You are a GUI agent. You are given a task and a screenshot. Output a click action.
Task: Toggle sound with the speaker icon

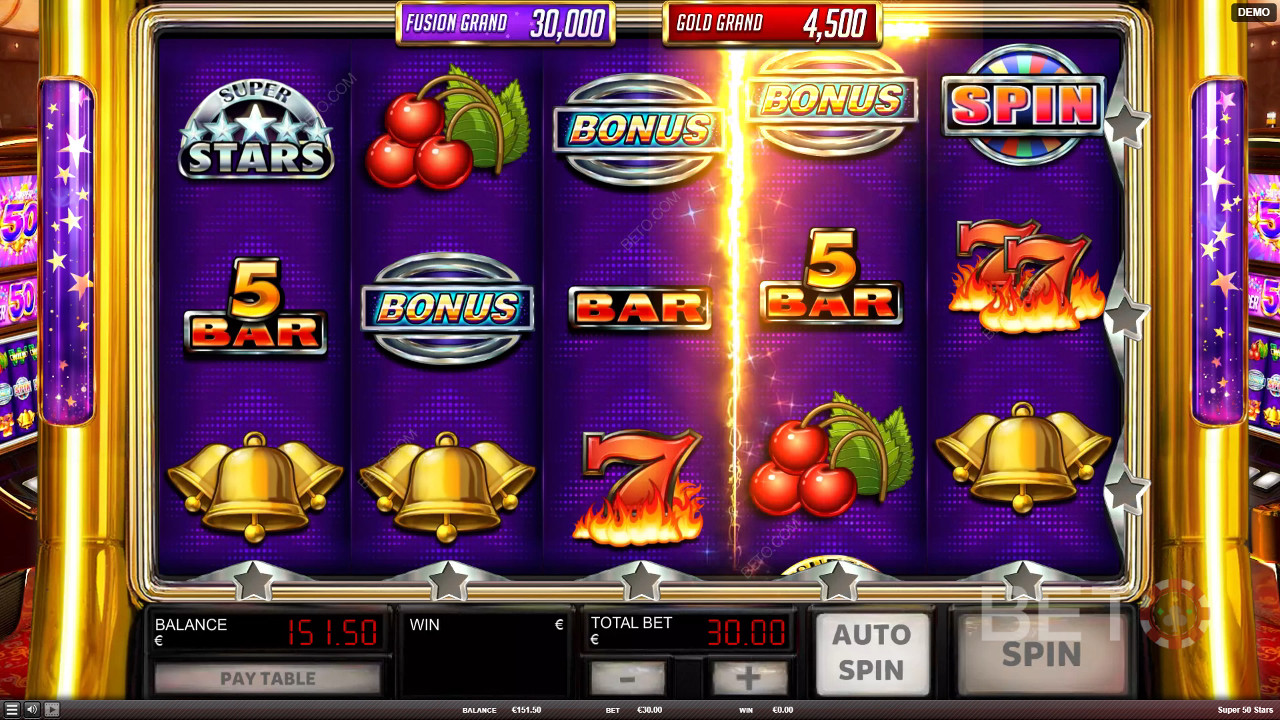coord(32,710)
